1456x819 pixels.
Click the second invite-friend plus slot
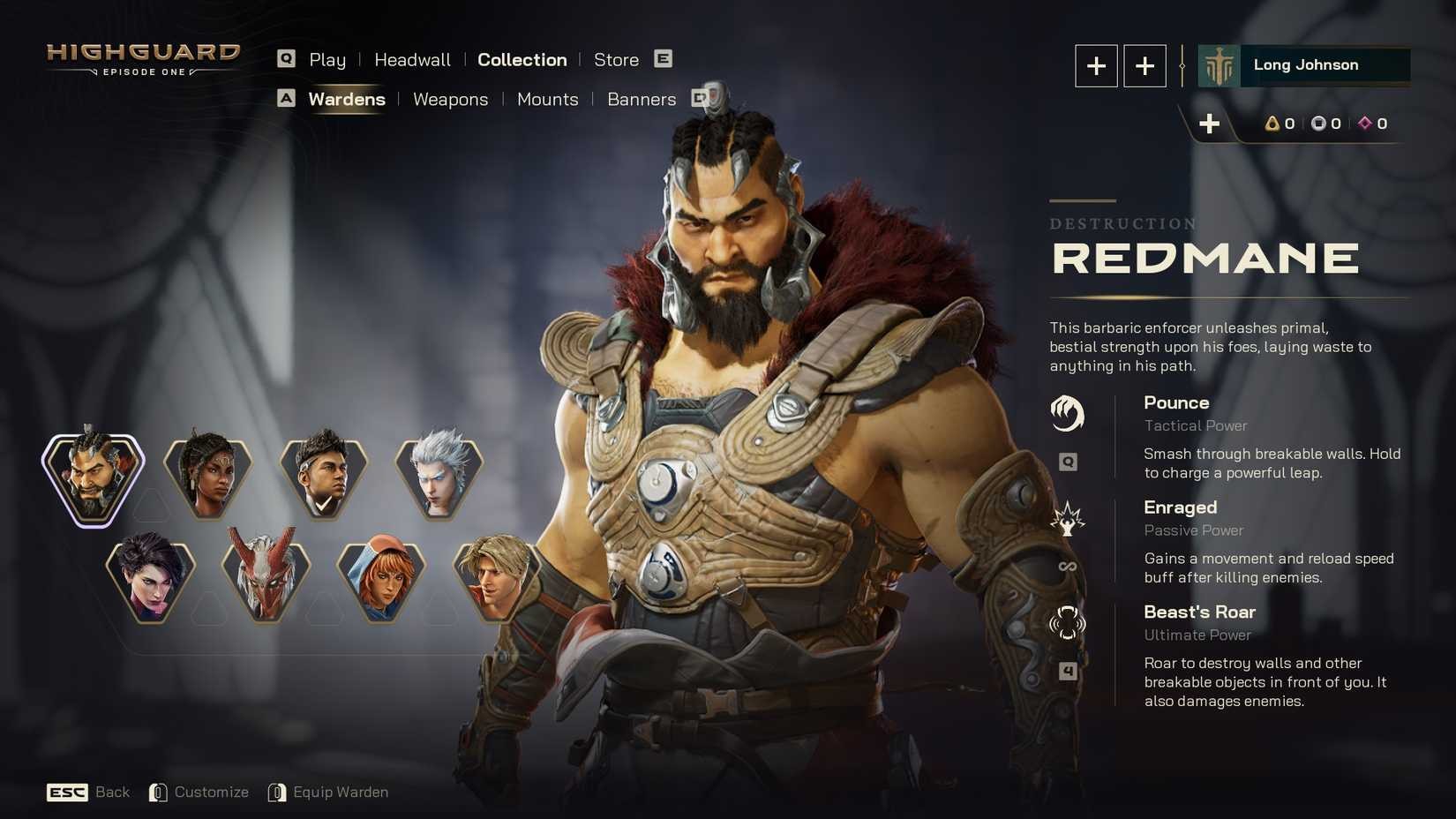pos(1145,65)
